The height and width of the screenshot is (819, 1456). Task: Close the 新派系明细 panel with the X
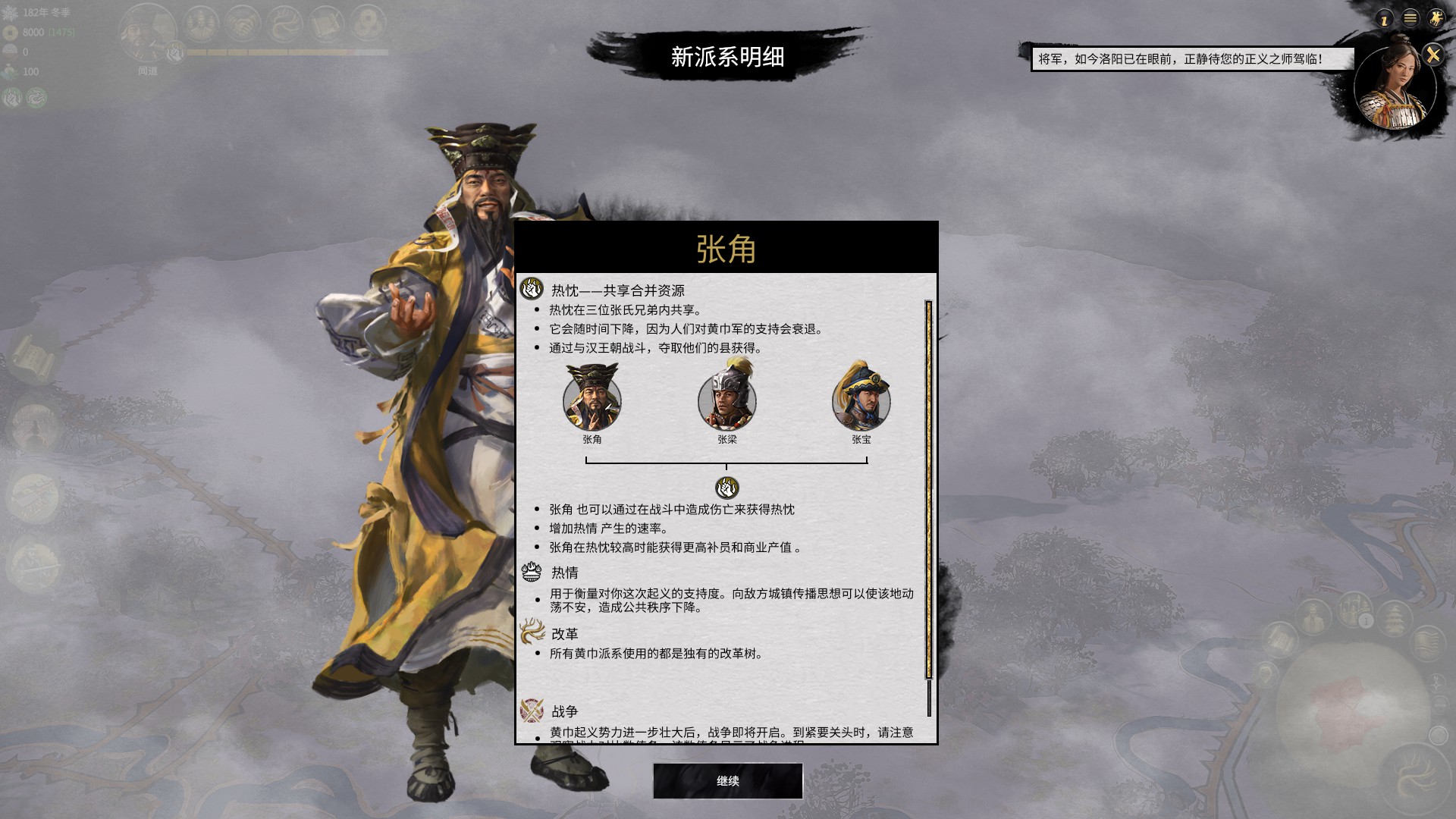click(1434, 52)
